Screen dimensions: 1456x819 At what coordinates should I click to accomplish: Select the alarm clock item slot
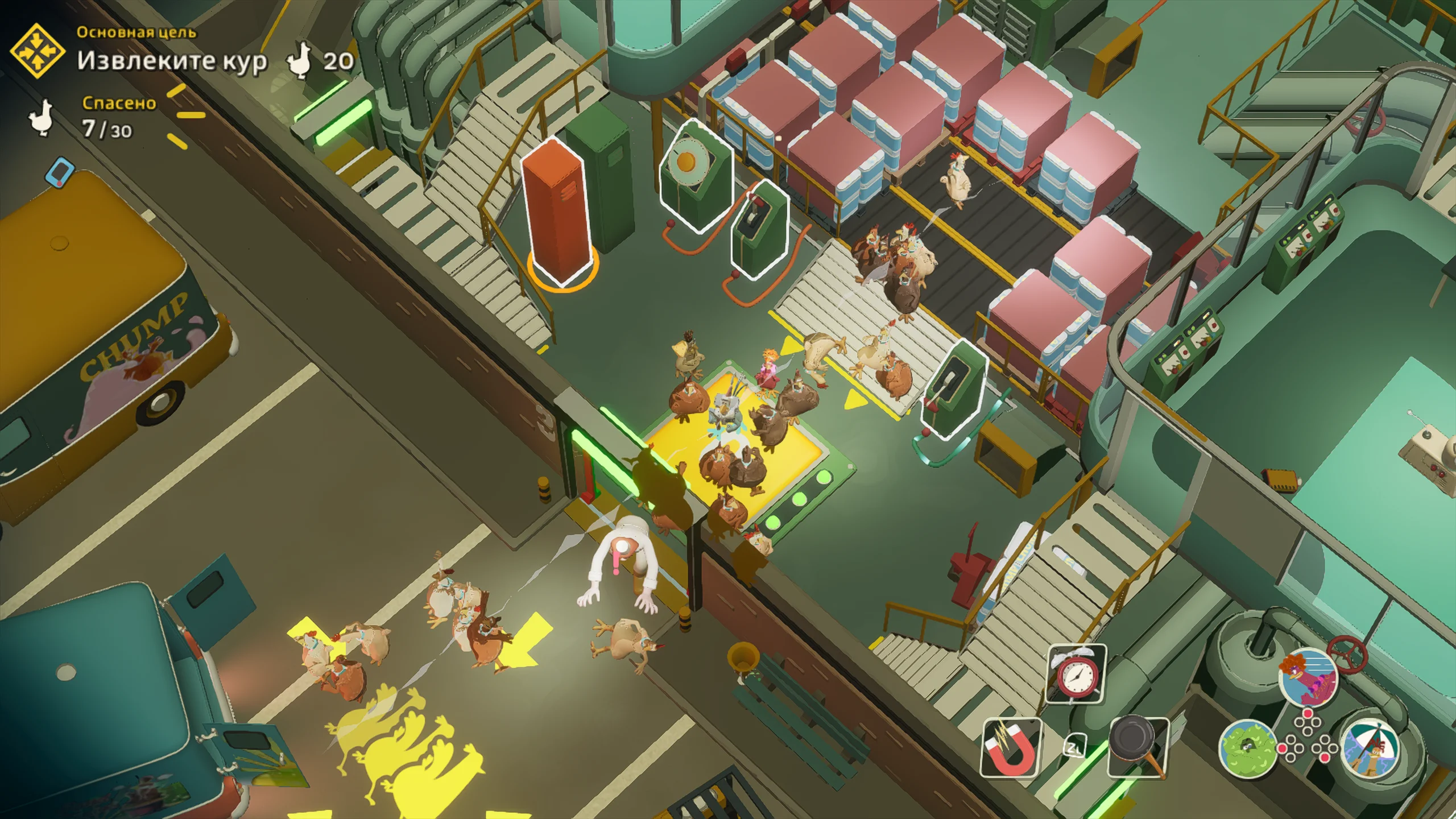1076,673
